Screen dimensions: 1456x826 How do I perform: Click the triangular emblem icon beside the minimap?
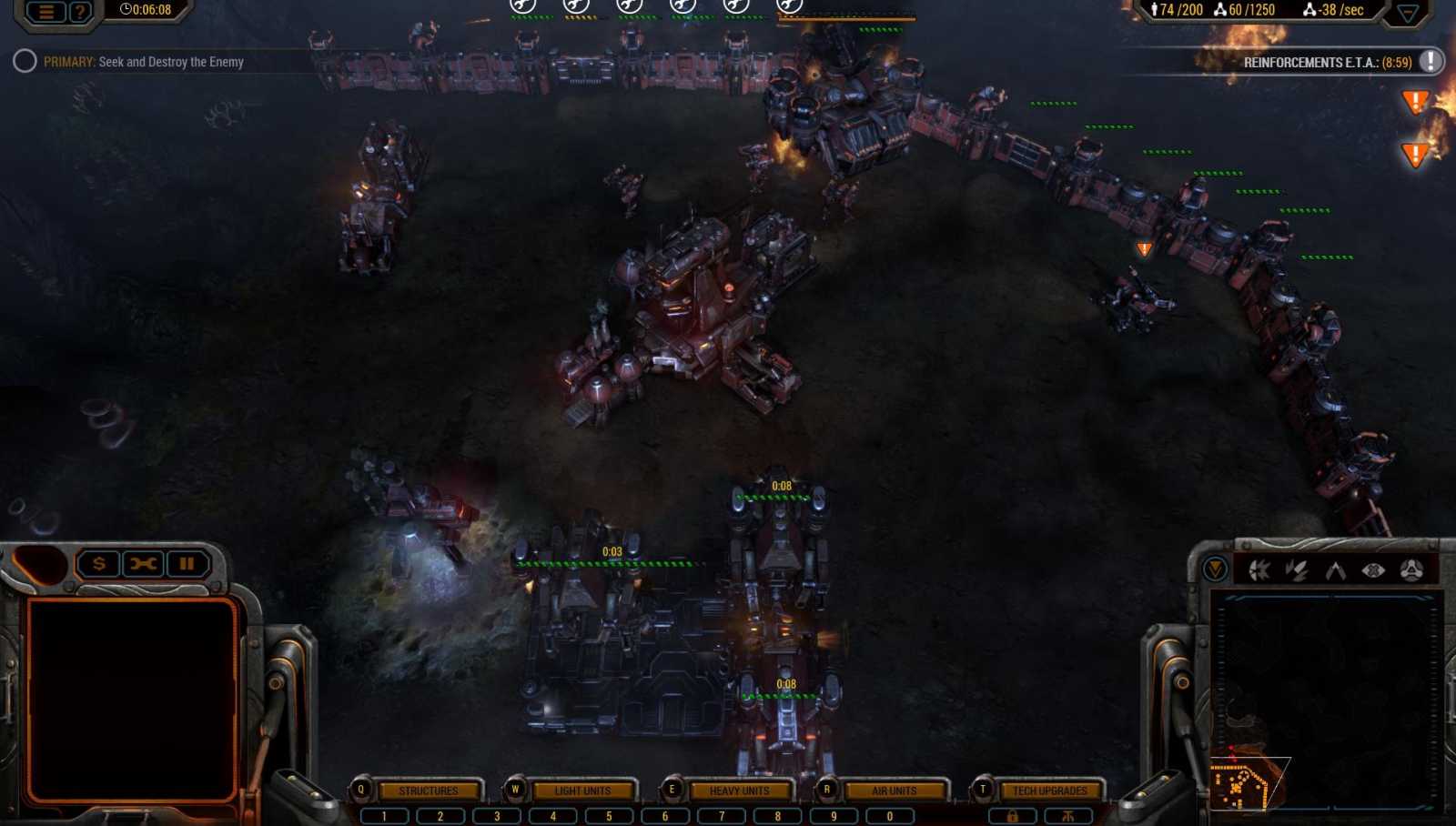1410,570
